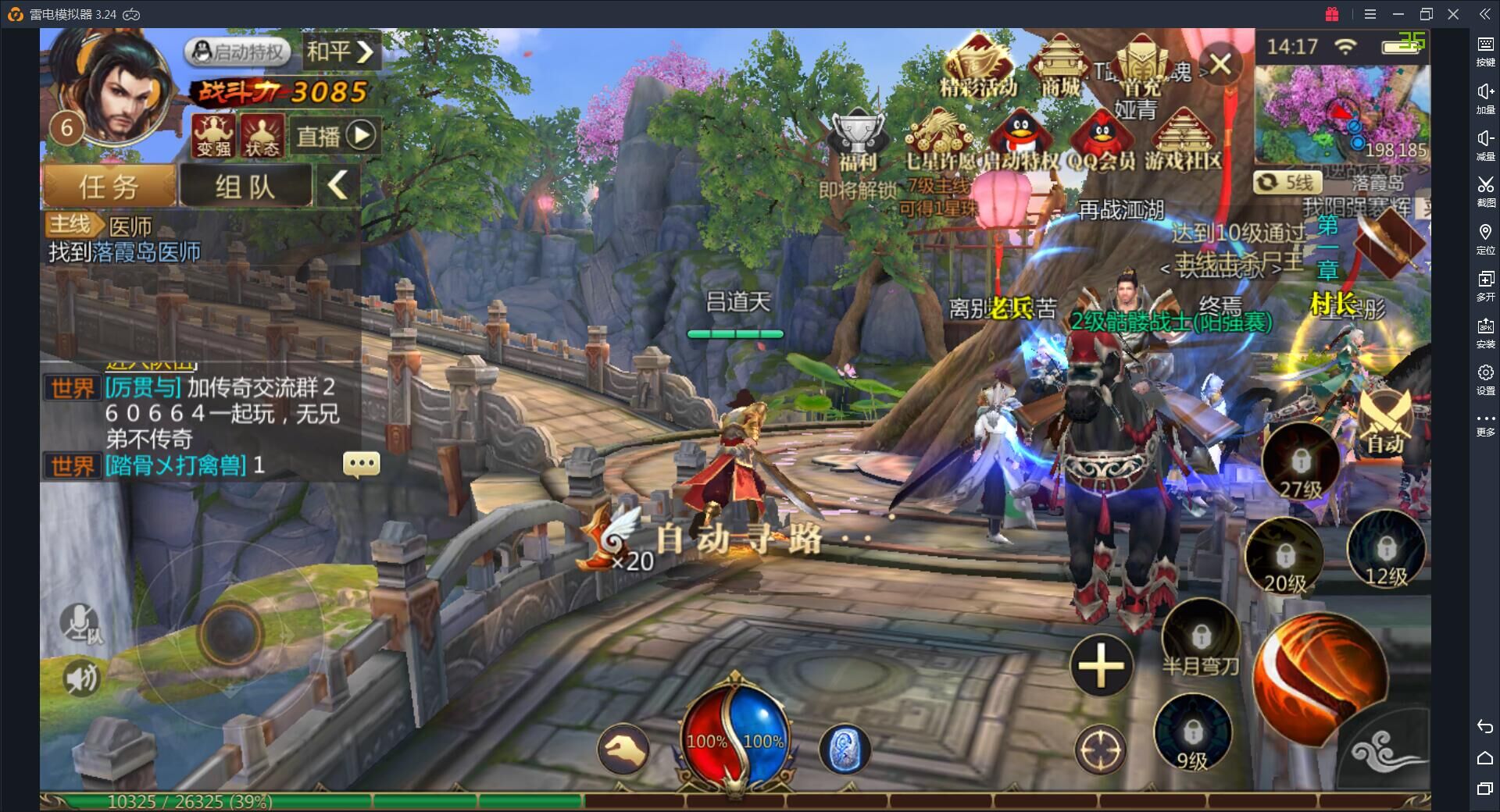Open the 任务 quest tab
The image size is (1500, 812).
pyautogui.click(x=109, y=187)
